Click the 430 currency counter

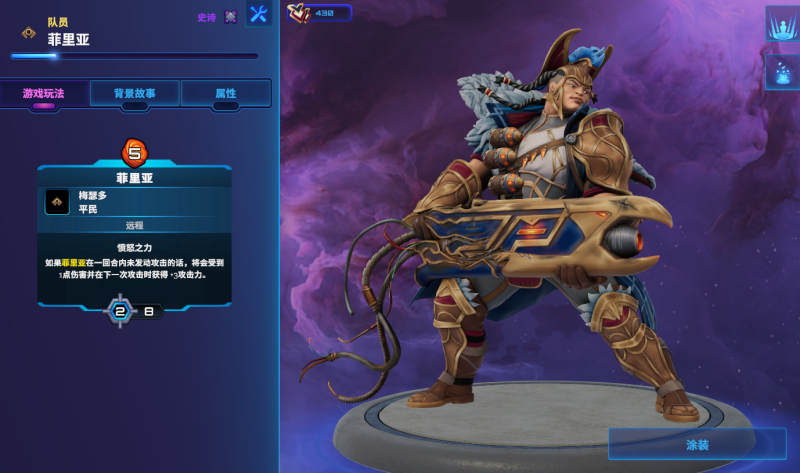320,13
